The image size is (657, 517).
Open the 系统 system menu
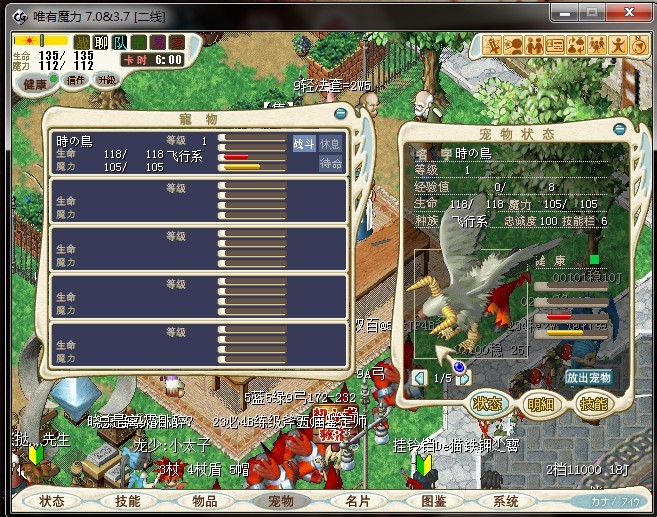pos(511,501)
